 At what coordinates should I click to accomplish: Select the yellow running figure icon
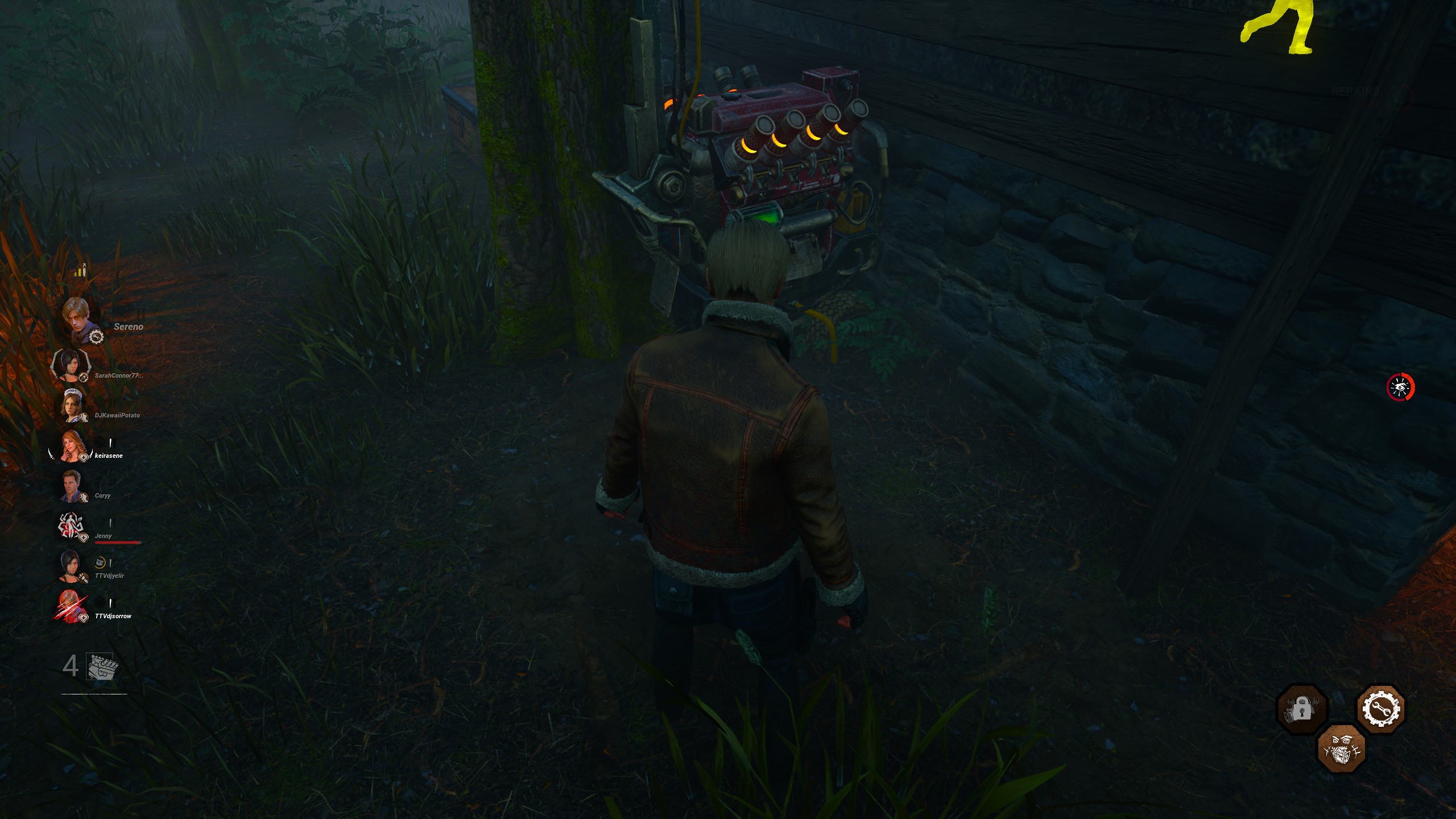(x=1280, y=27)
